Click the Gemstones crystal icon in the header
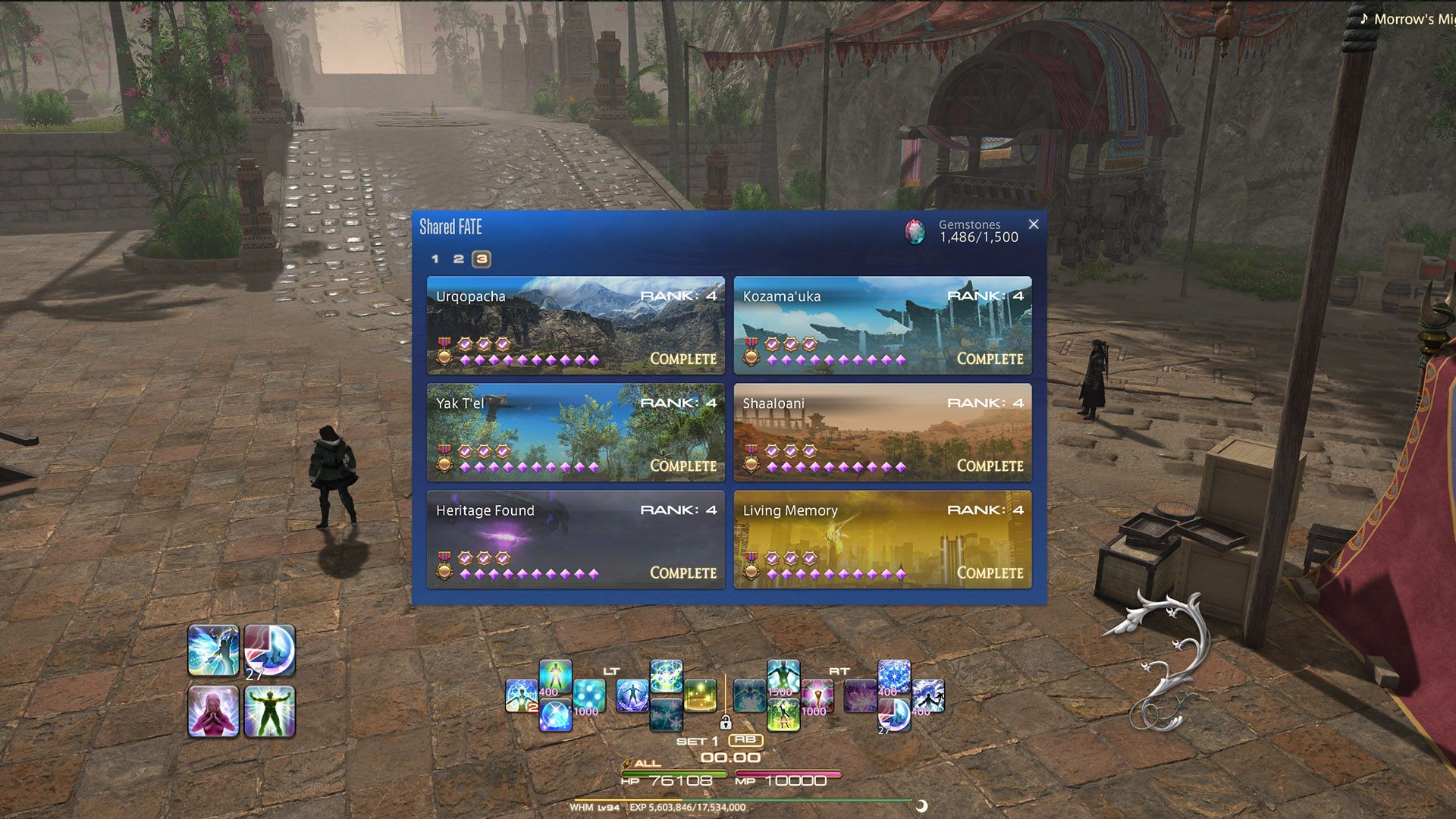 915,230
